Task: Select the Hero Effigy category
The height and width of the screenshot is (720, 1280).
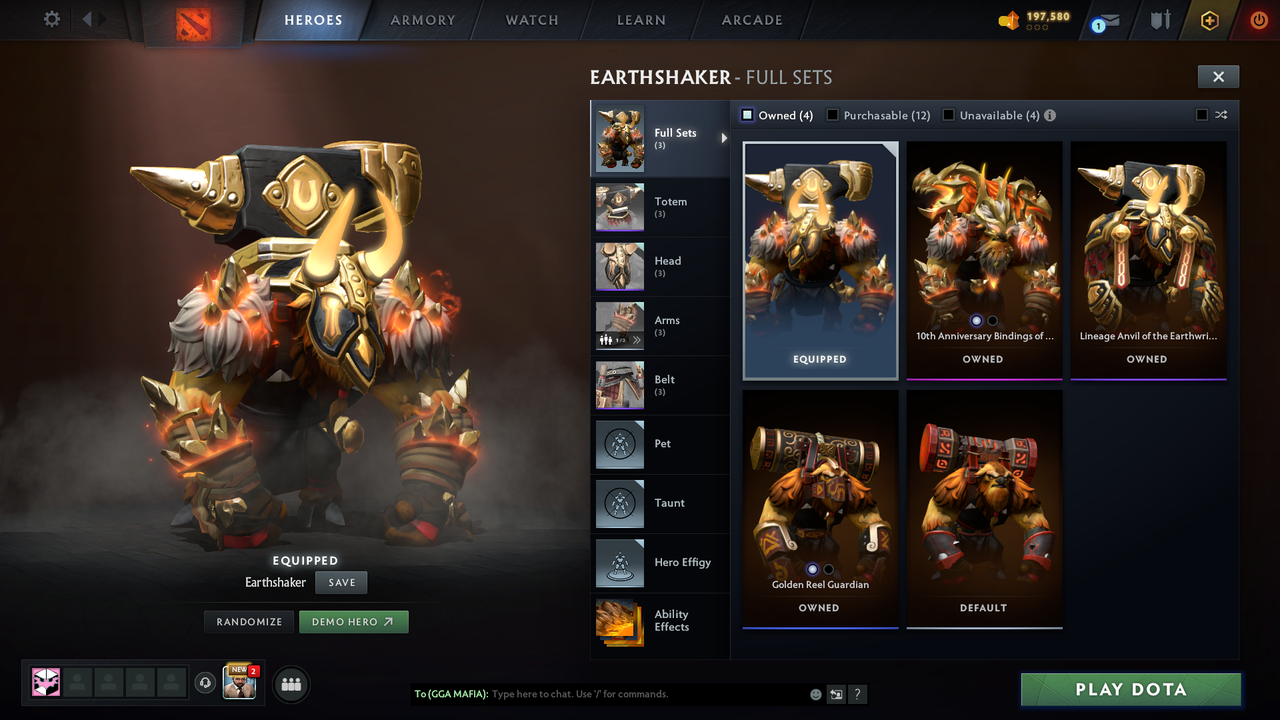Action: [x=660, y=563]
